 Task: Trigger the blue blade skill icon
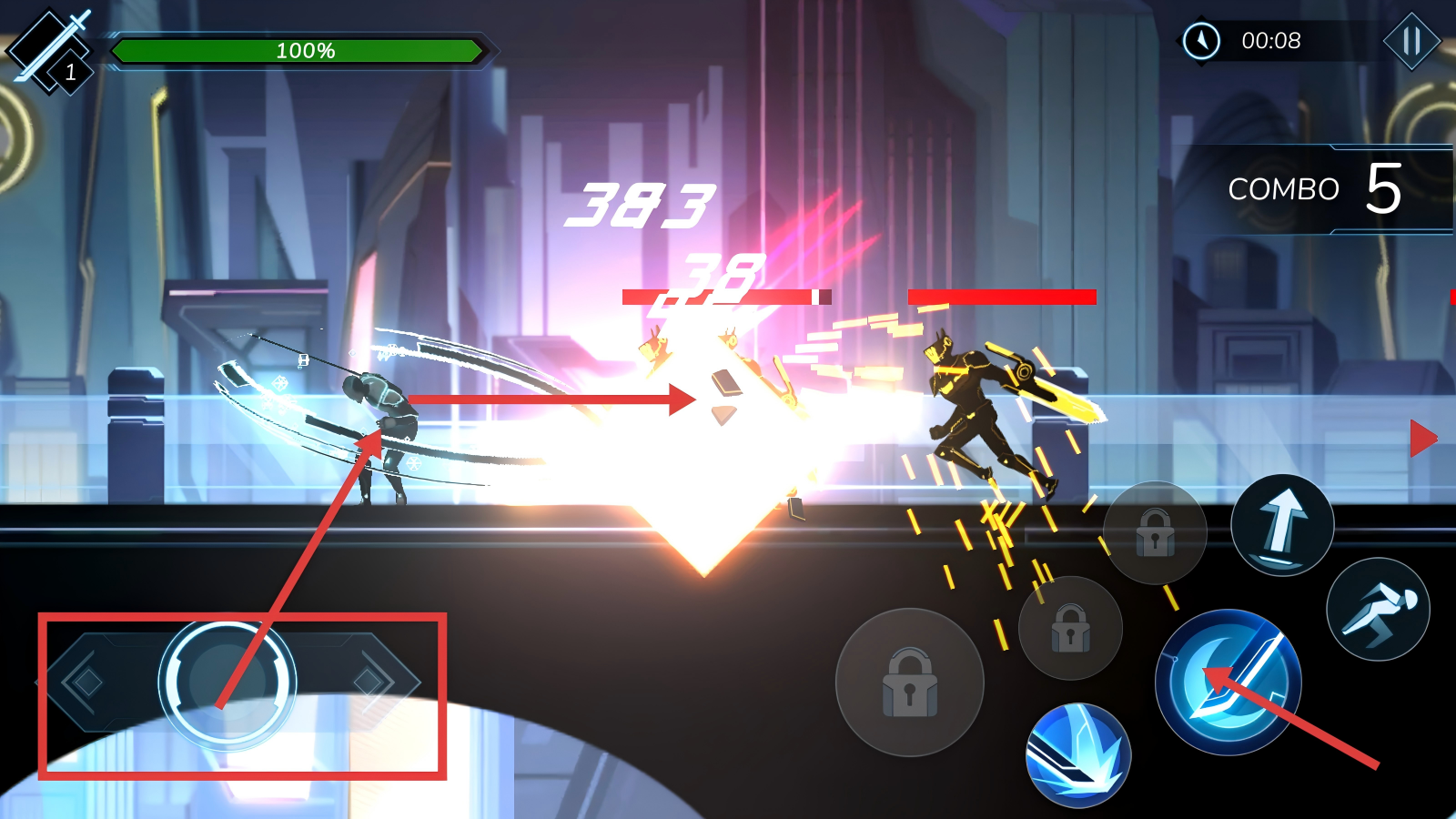click(x=1078, y=754)
